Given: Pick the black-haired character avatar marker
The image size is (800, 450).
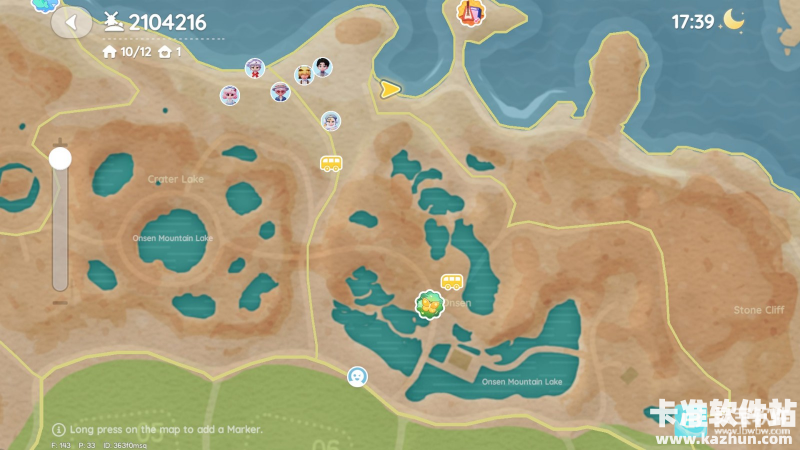Looking at the screenshot, I should [322, 67].
